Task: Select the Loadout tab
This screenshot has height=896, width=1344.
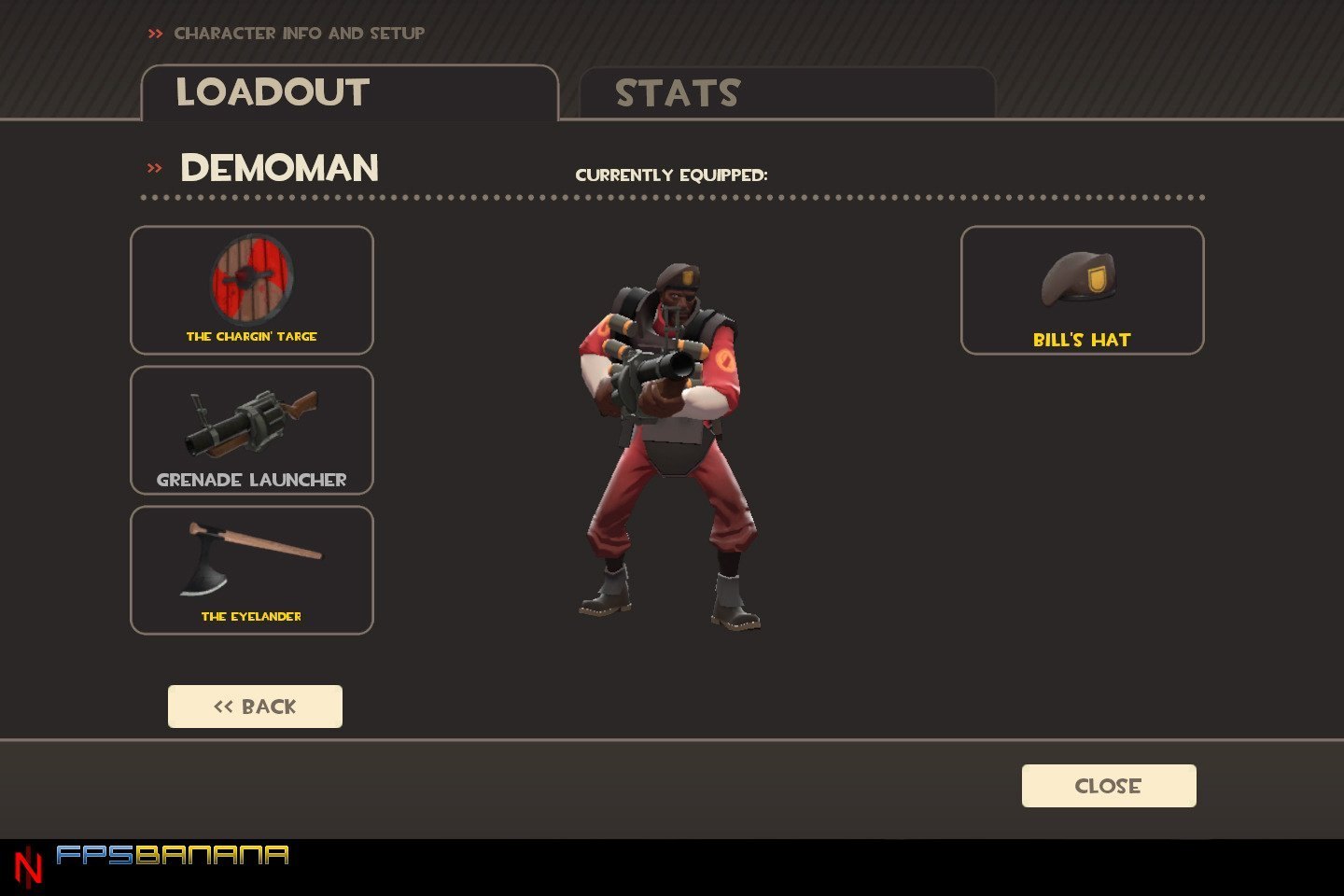Action: (x=349, y=93)
